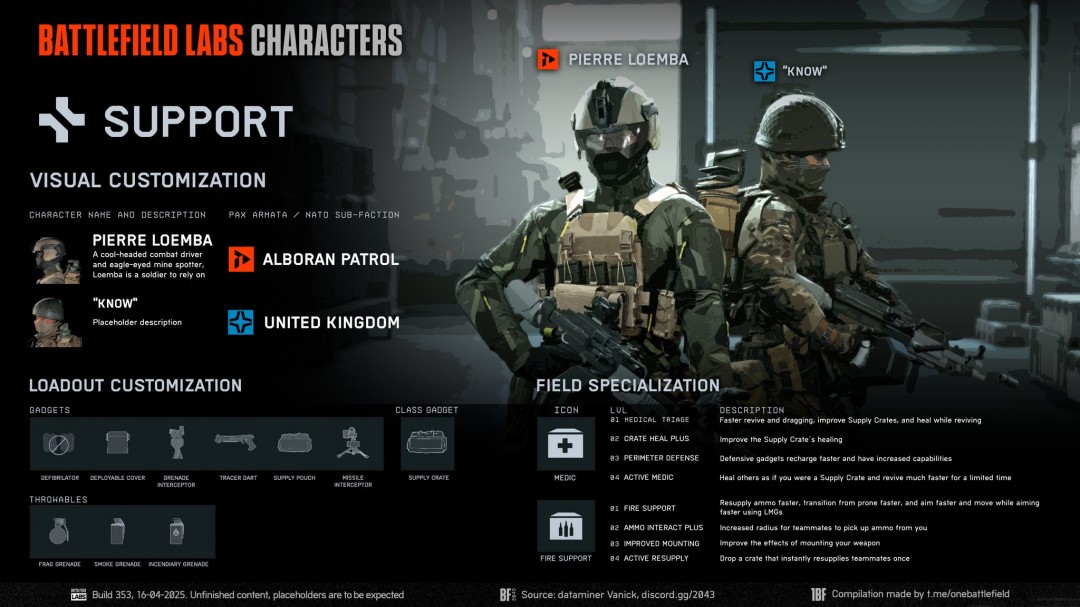Screen dimensions: 1080x607
Task: Choose the "KNOW" character portrait
Action: (x=55, y=322)
